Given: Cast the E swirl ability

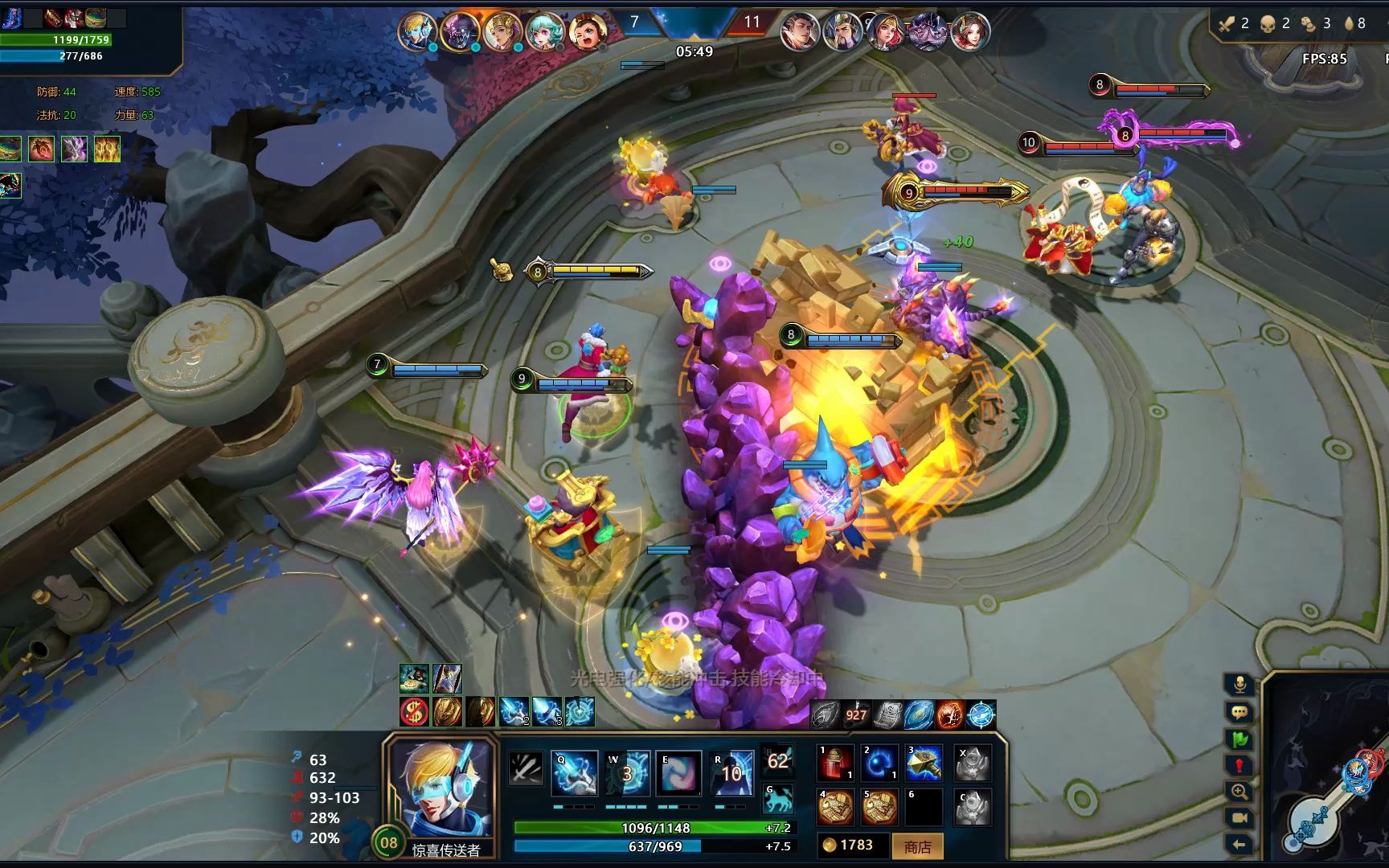Looking at the screenshot, I should (x=679, y=773).
